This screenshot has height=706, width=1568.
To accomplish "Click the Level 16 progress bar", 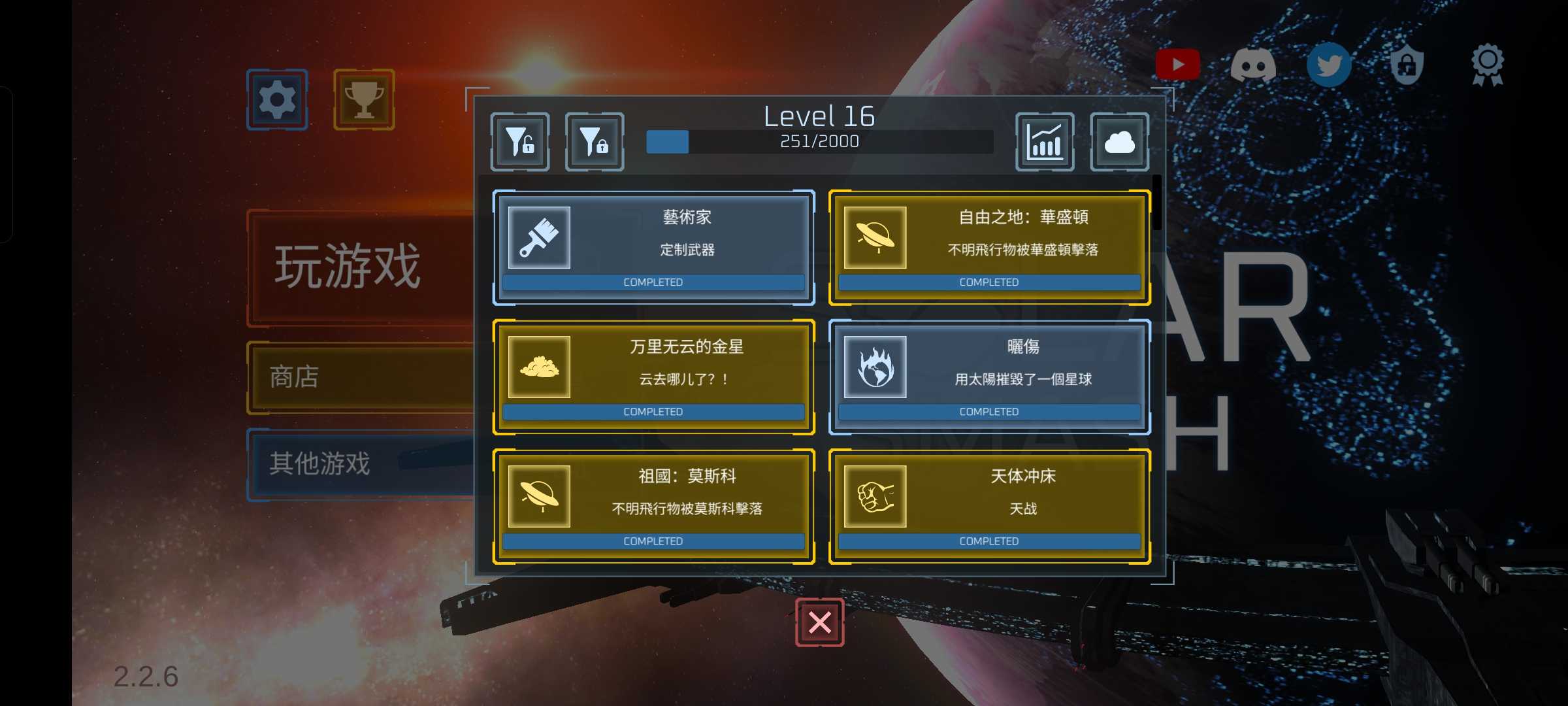I will tap(819, 142).
